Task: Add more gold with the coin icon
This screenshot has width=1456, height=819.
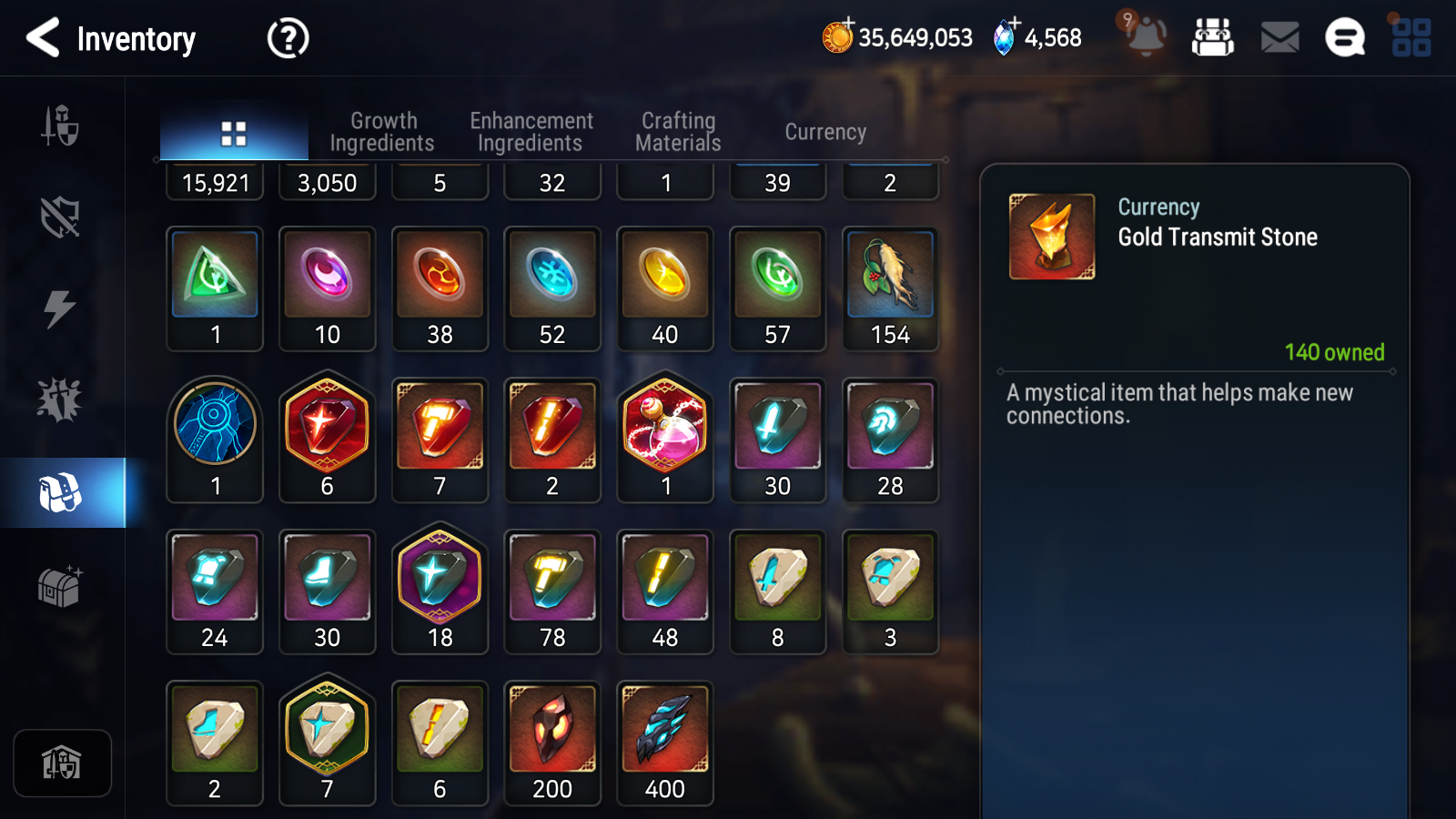Action: pyautogui.click(x=837, y=36)
